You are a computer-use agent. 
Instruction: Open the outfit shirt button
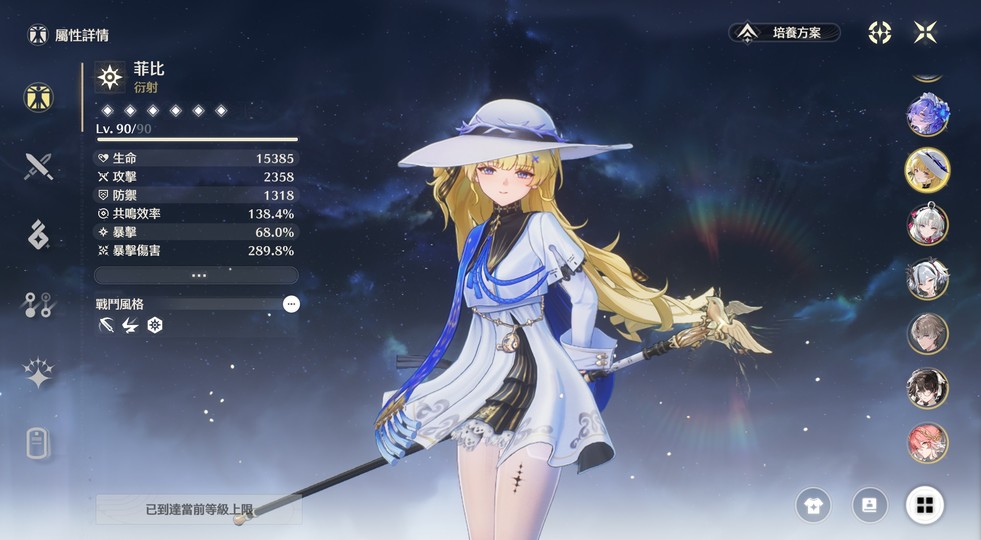click(813, 505)
